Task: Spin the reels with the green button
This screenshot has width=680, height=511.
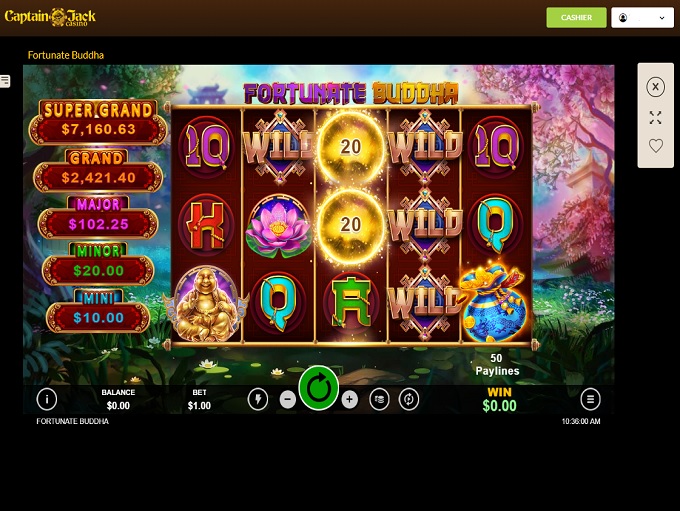Action: (x=319, y=389)
